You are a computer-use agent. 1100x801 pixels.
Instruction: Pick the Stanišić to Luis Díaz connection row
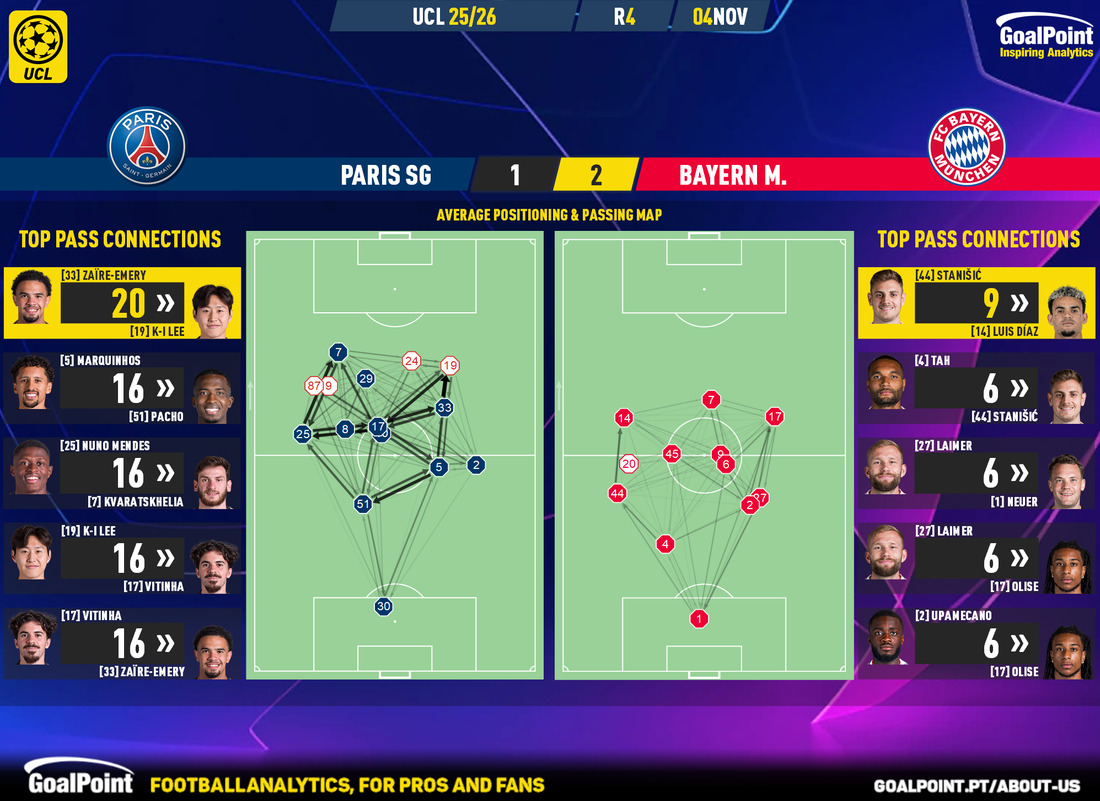[x=976, y=303]
